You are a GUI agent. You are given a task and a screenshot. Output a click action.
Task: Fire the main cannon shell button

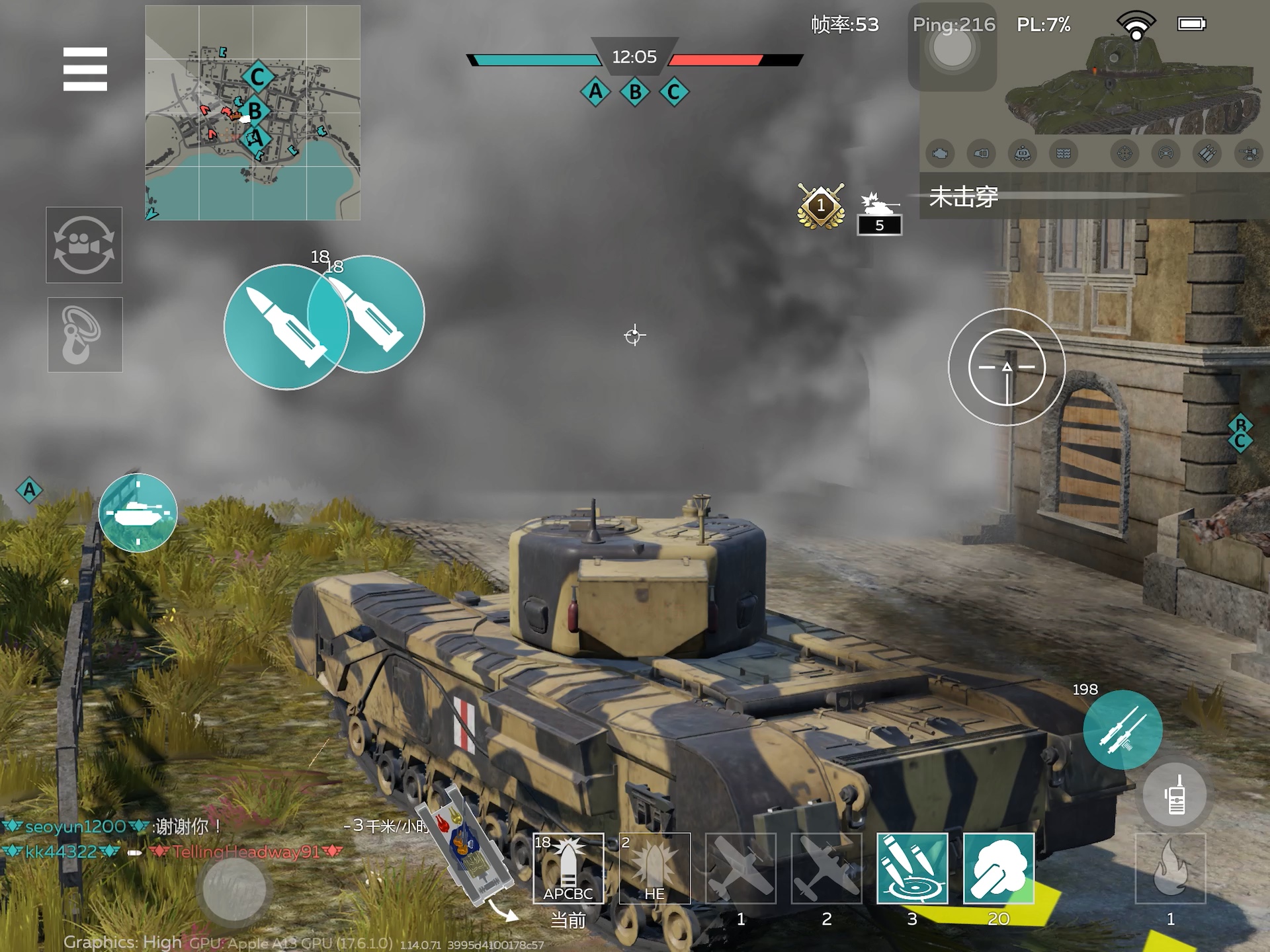286,327
